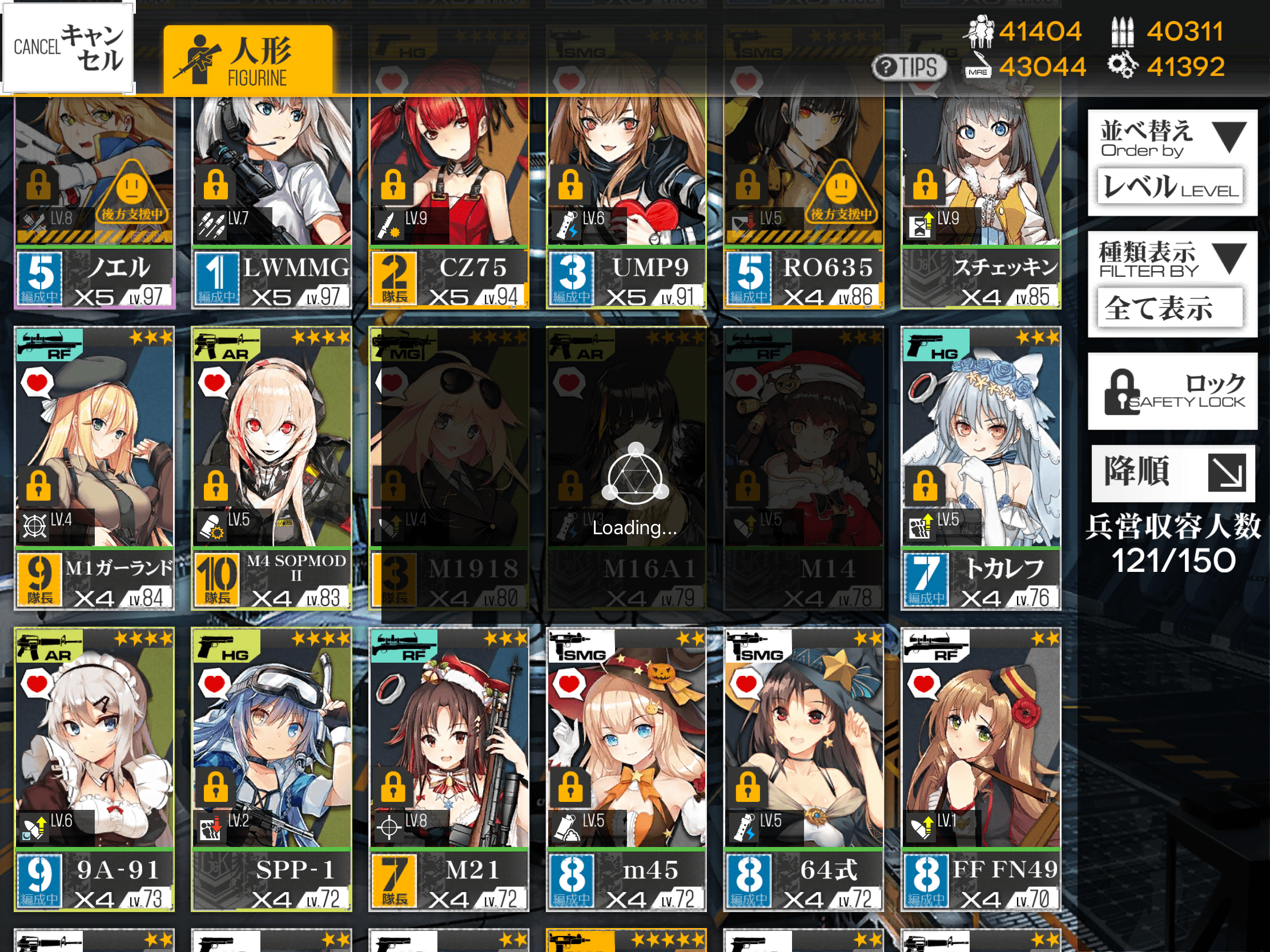Switch the descending sort order button
The image size is (1270, 952).
(1172, 473)
